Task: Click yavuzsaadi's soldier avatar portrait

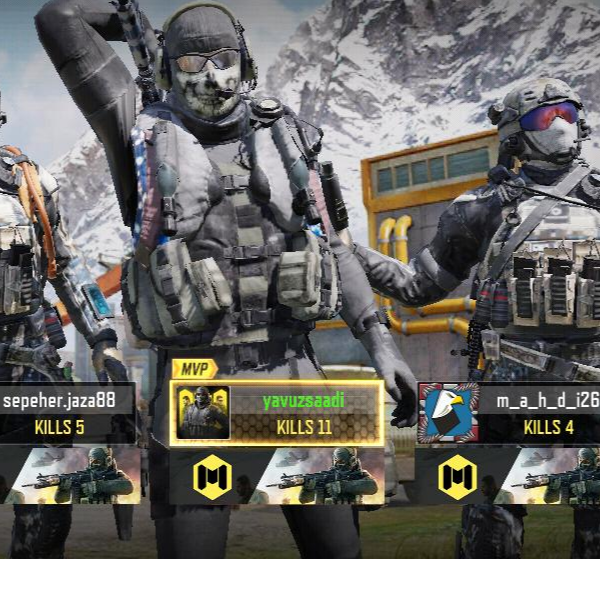Action: 203,413
